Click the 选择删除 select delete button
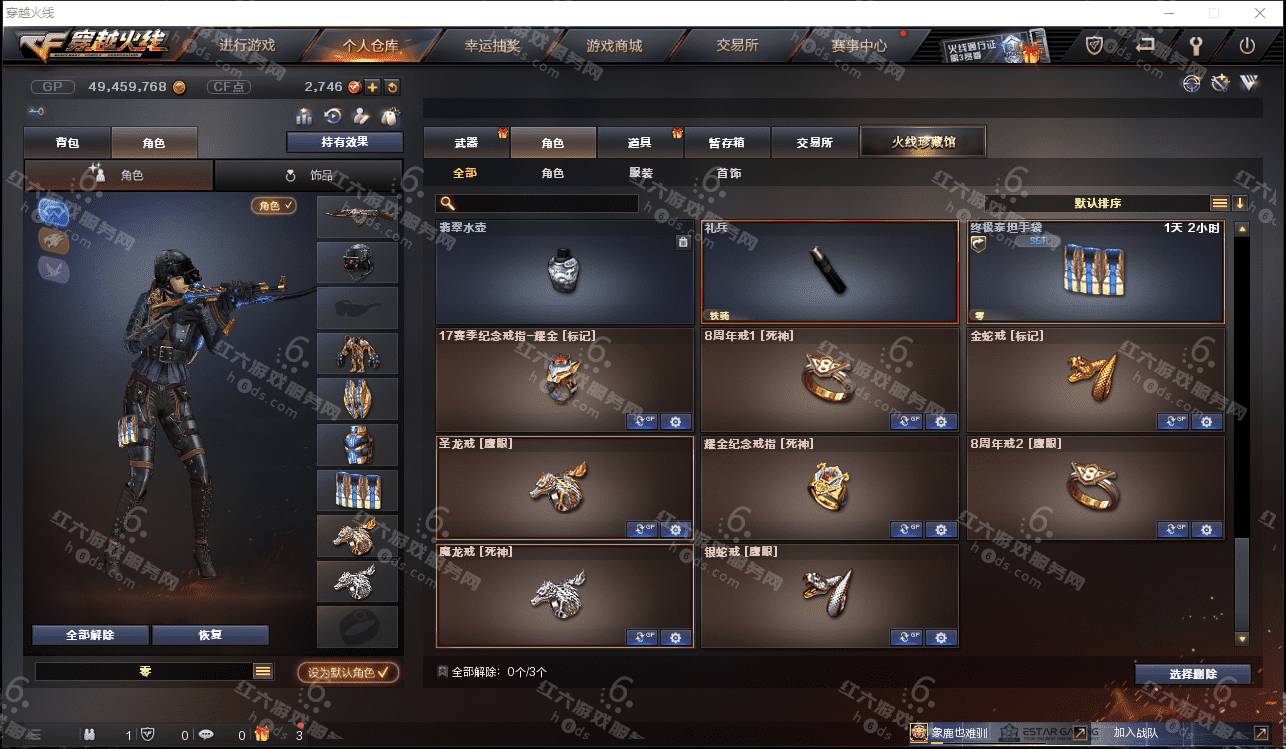This screenshot has height=749, width=1286. [1192, 674]
